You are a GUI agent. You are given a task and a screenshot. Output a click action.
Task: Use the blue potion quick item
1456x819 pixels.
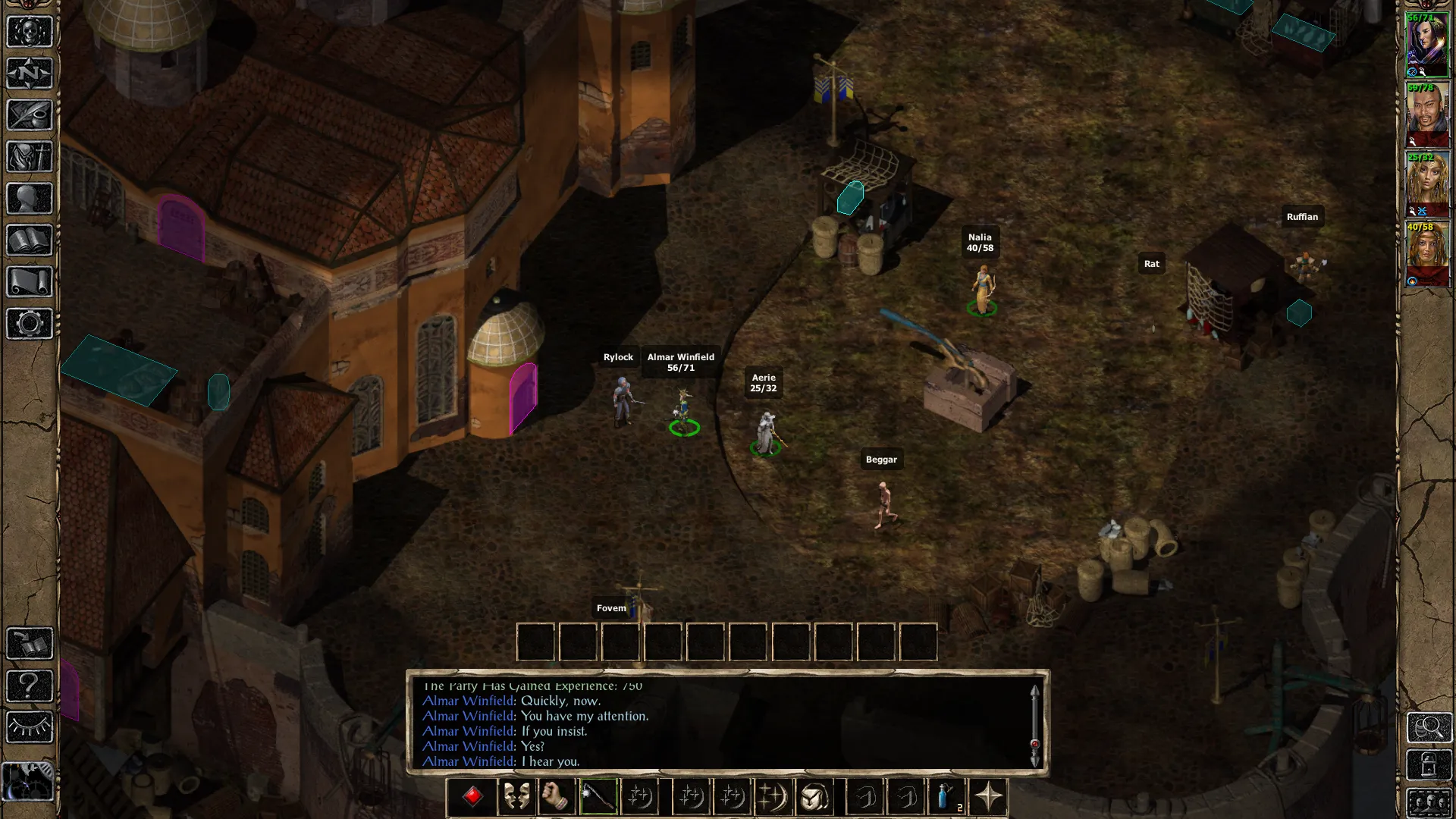[x=946, y=797]
